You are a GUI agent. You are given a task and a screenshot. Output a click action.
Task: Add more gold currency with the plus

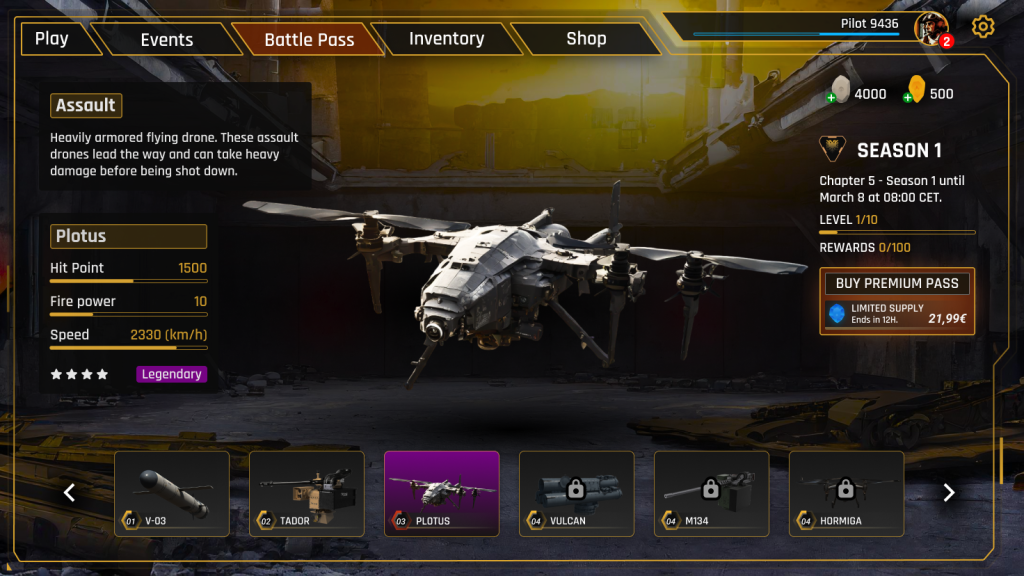(908, 97)
